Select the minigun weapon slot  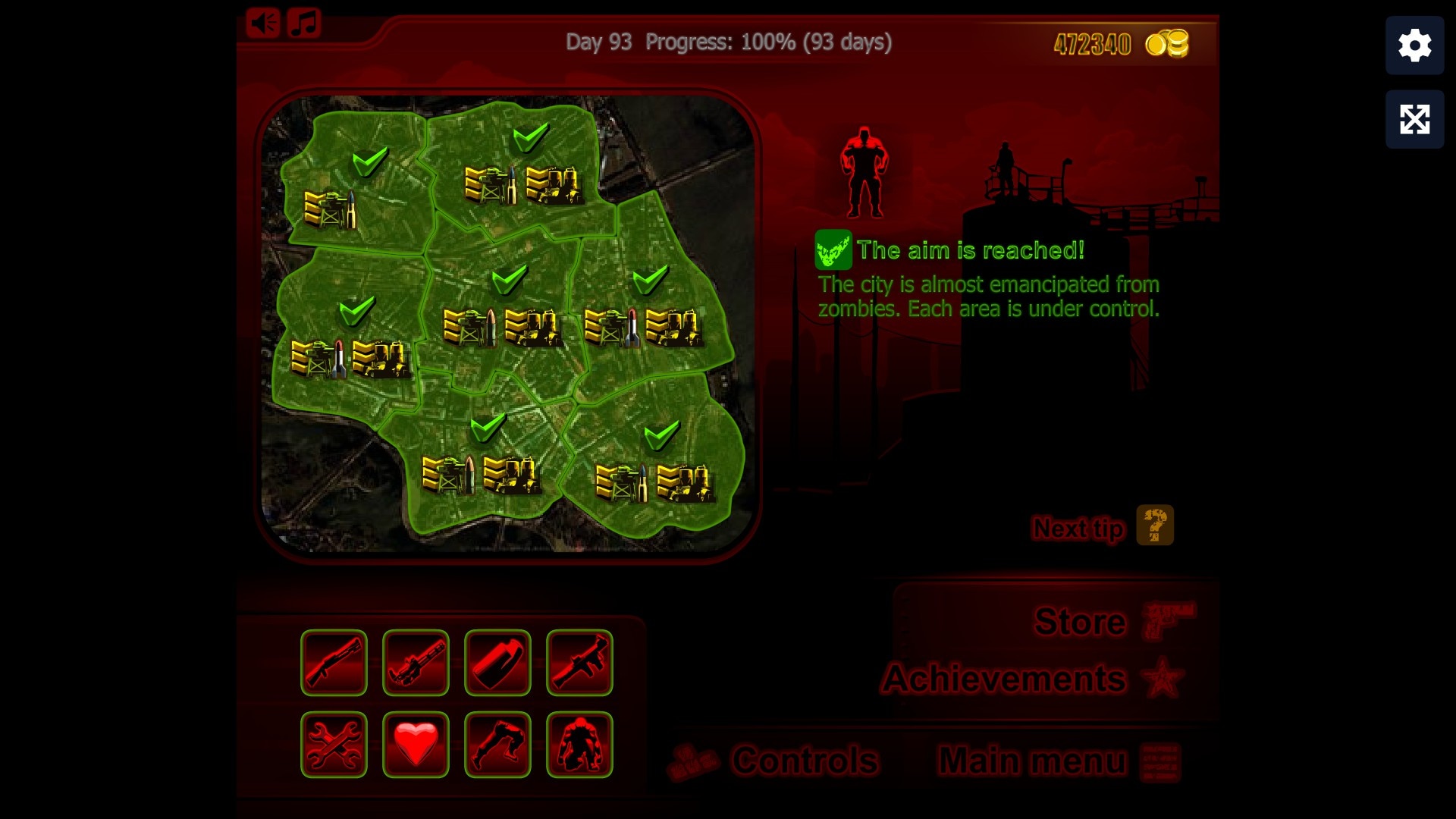click(x=416, y=663)
